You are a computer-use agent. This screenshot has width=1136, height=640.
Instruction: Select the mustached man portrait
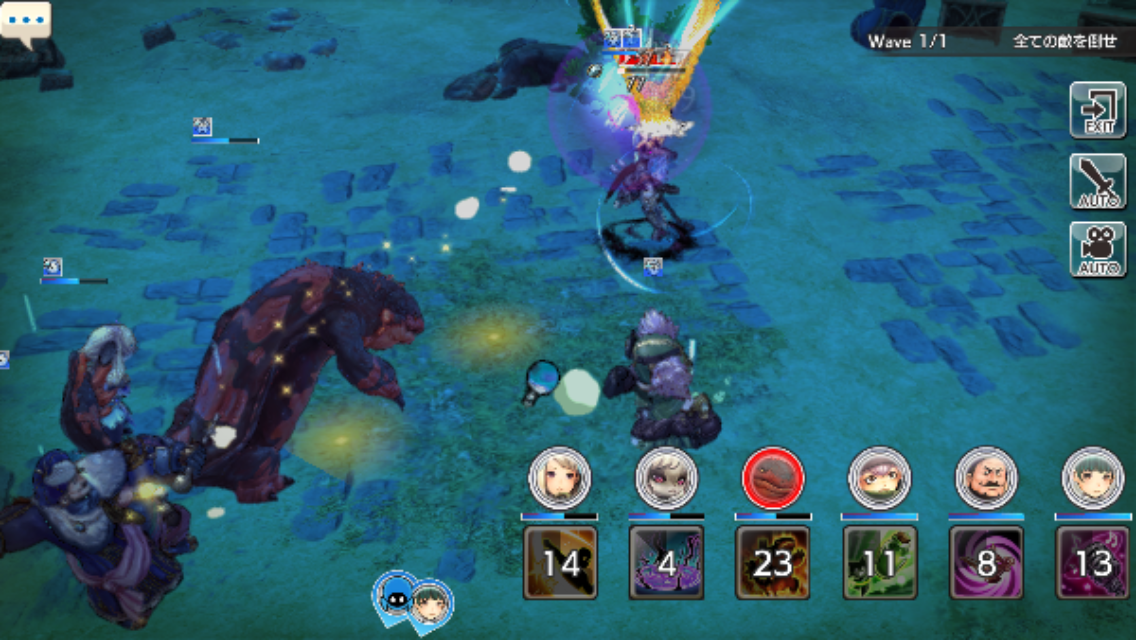pos(986,478)
